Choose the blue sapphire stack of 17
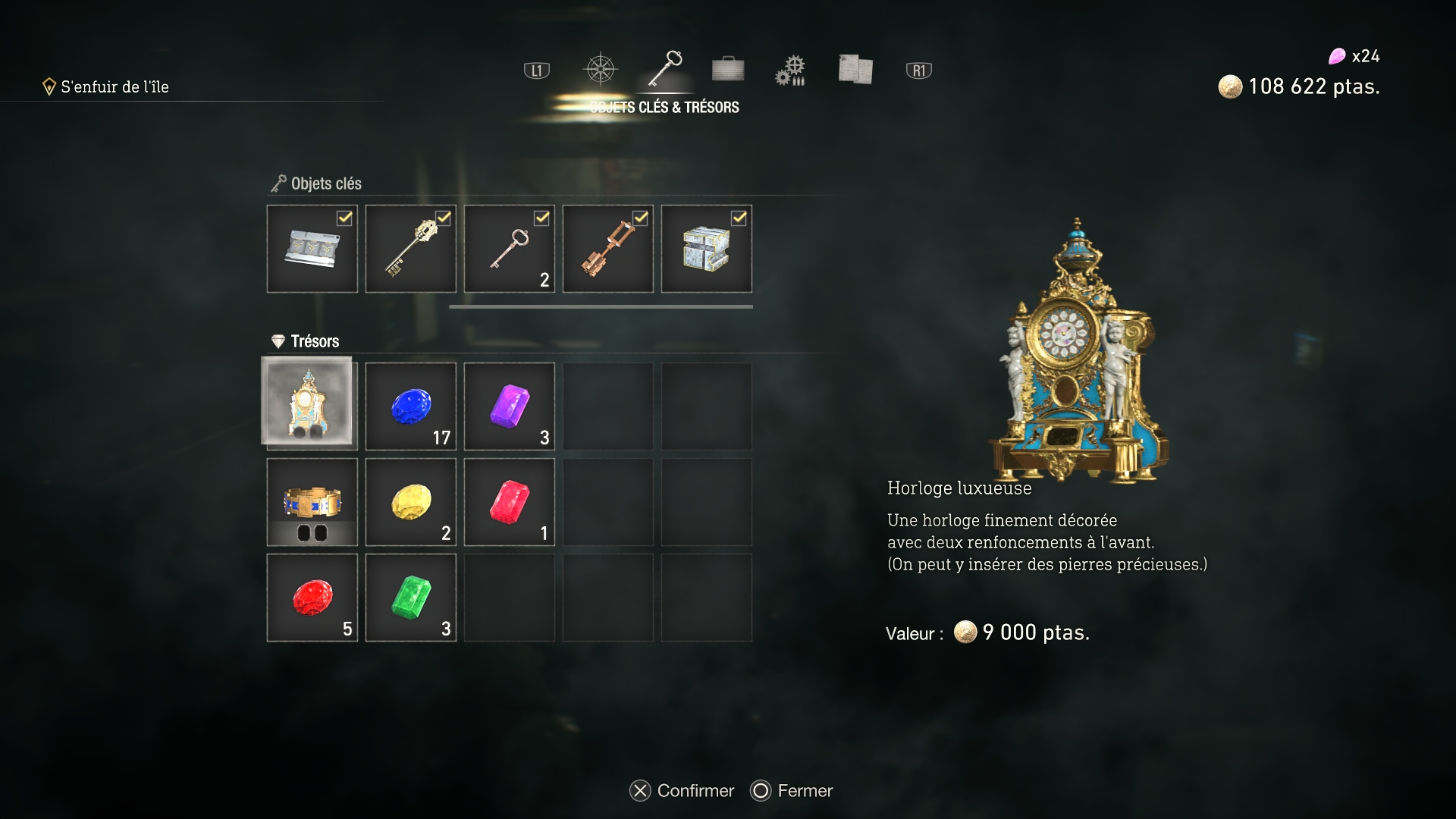The height and width of the screenshot is (819, 1456). (410, 406)
